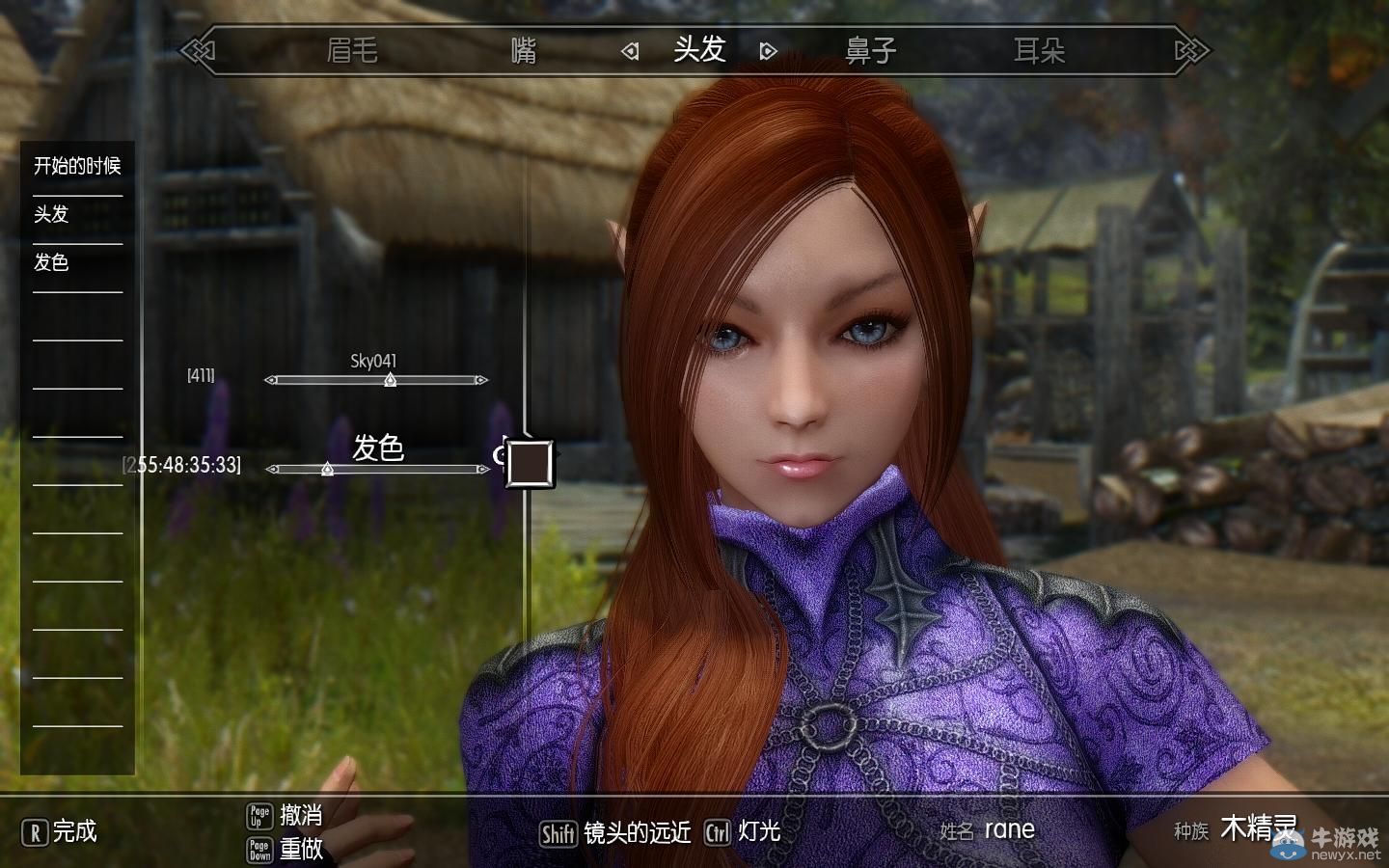Click the Ctrl key icon beside 灯光

click(718, 831)
